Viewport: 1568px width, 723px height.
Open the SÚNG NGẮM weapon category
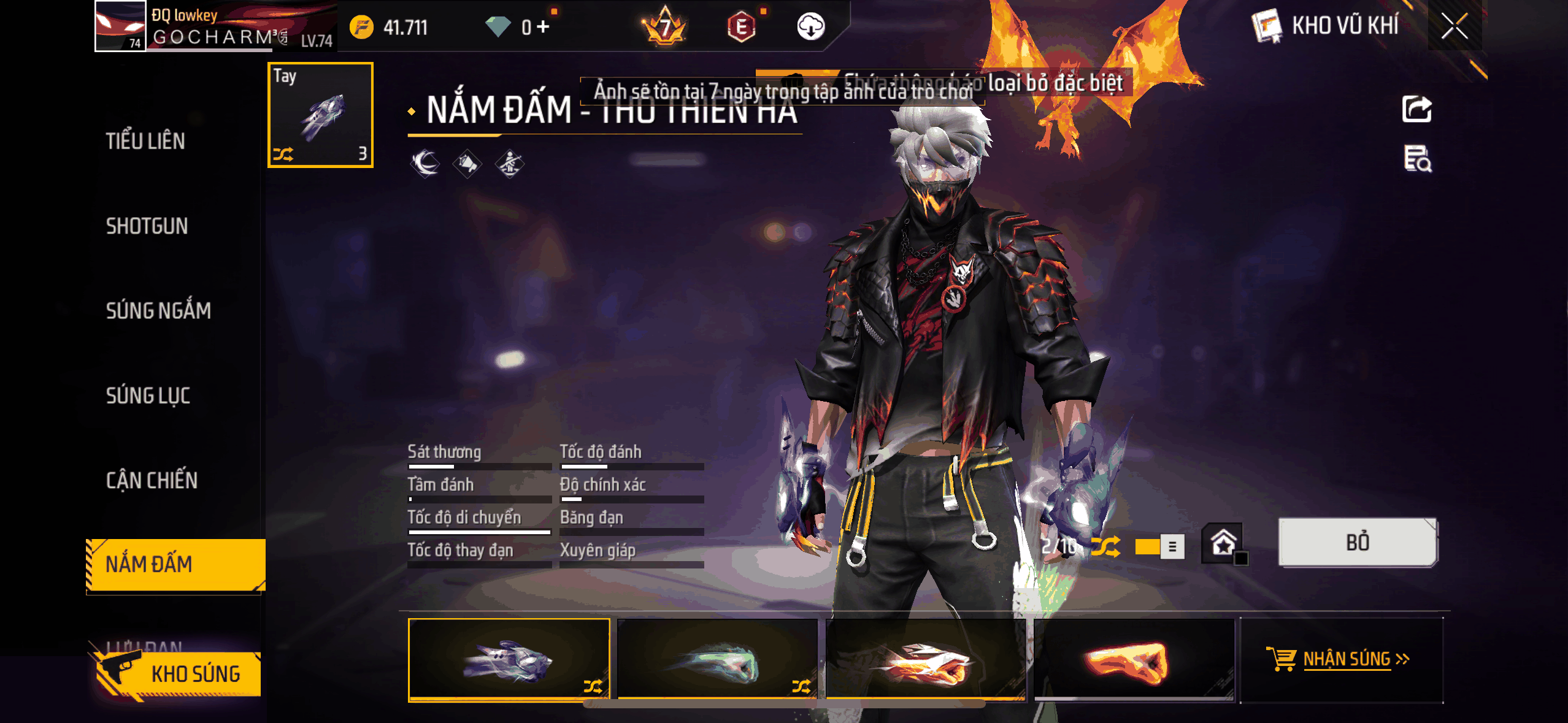[158, 310]
